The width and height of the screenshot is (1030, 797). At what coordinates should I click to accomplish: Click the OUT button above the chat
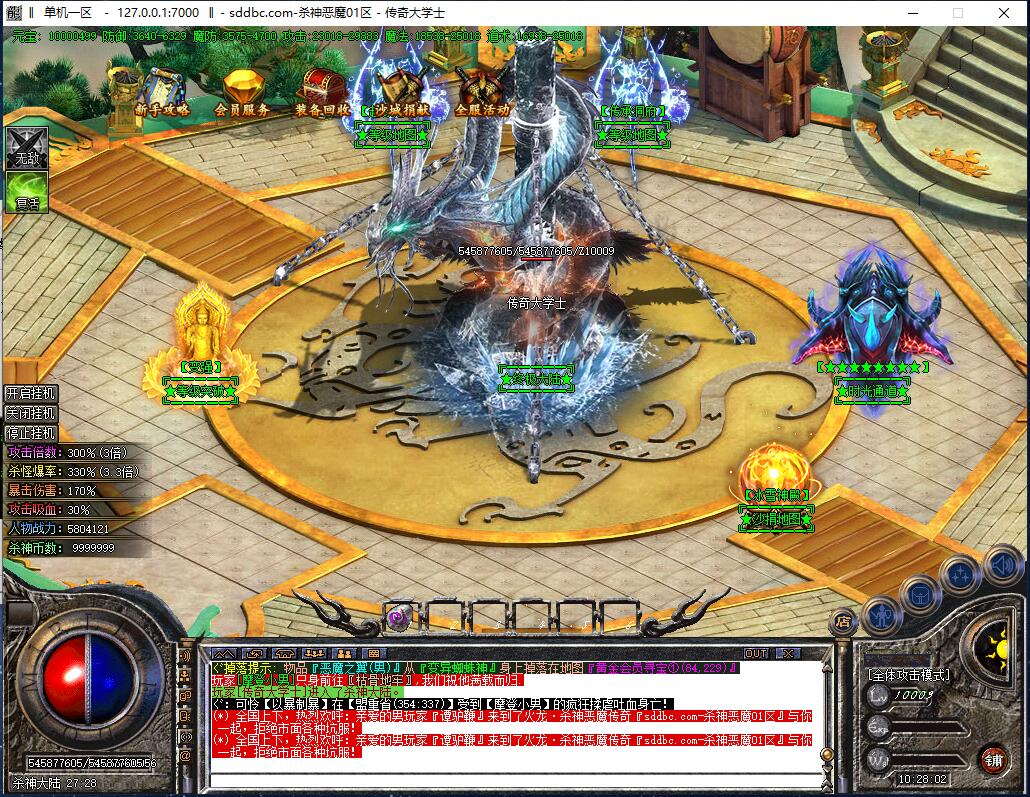(756, 654)
